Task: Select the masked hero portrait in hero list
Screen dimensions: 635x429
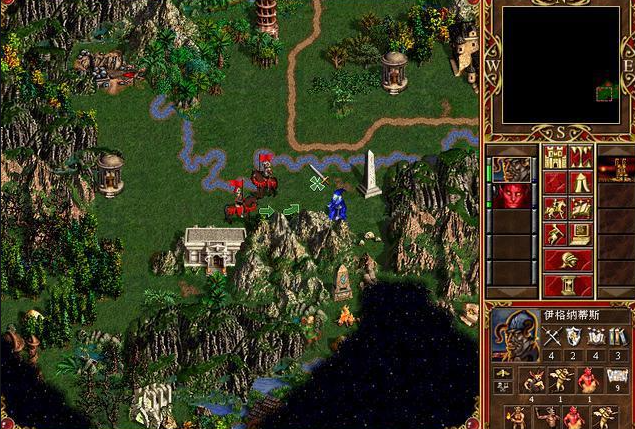Action: (x=511, y=167)
